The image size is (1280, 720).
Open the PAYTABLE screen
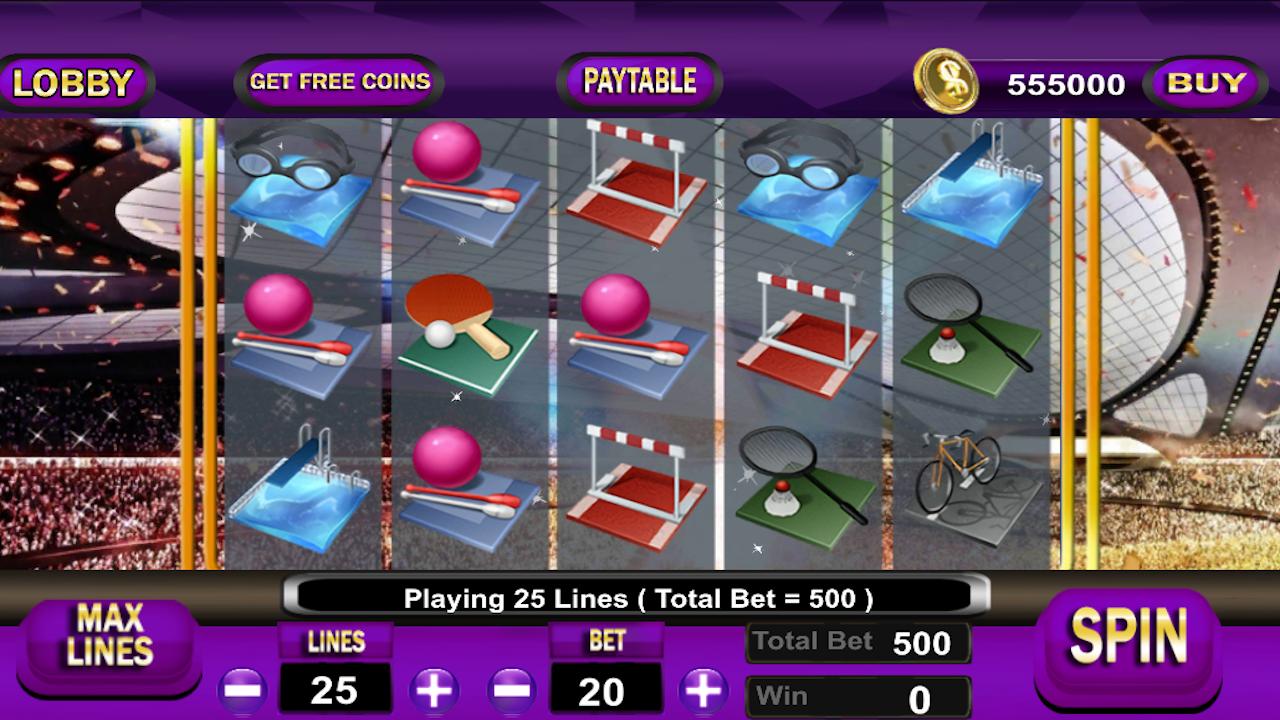(637, 80)
